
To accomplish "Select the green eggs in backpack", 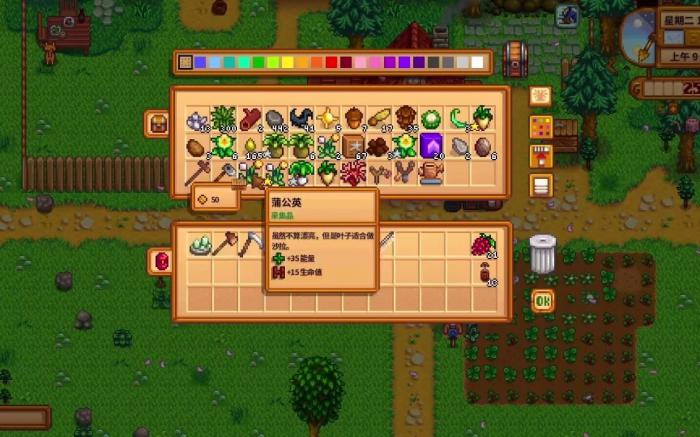I will (x=197, y=244).
